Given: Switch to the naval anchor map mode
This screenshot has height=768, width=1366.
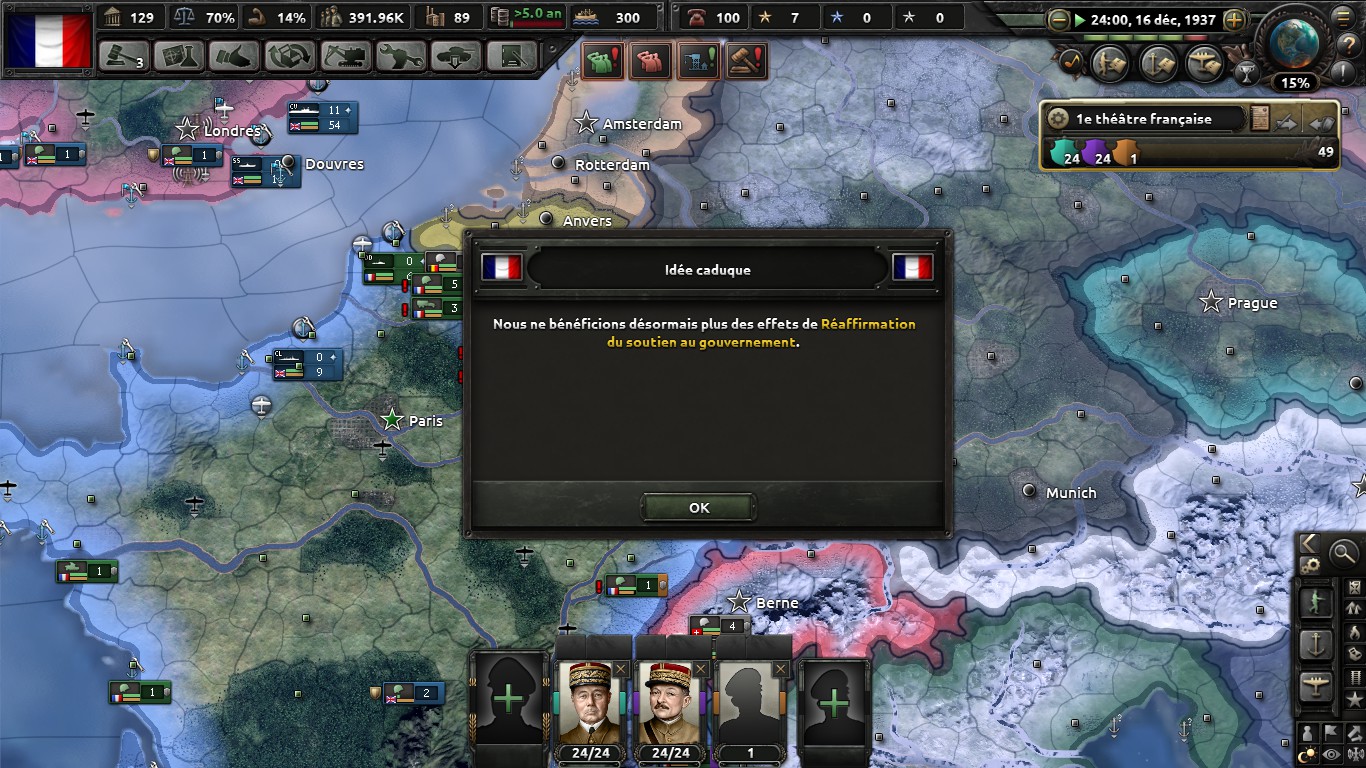Looking at the screenshot, I should coord(1316,645).
